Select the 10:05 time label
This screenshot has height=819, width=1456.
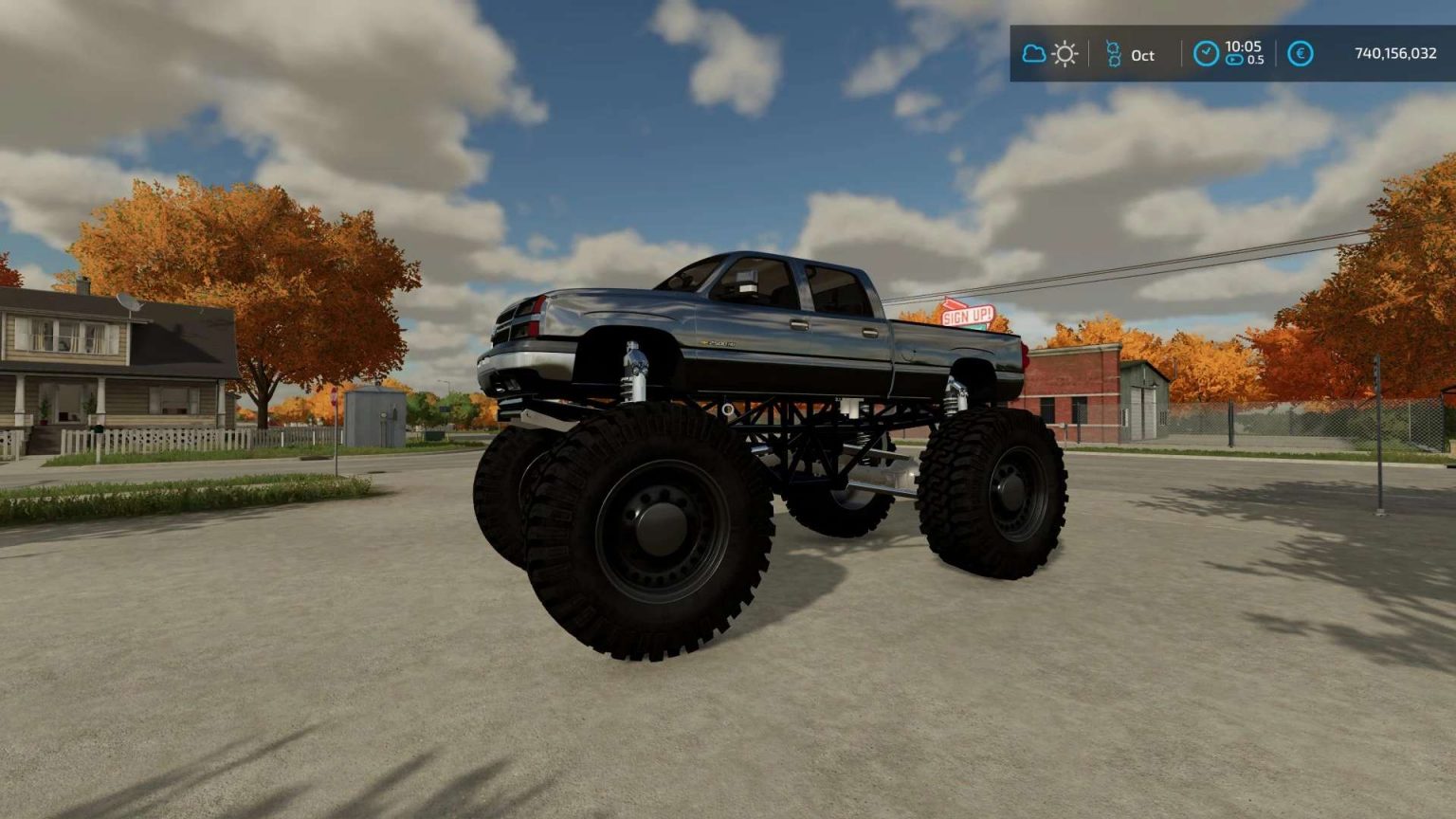[x=1244, y=45]
